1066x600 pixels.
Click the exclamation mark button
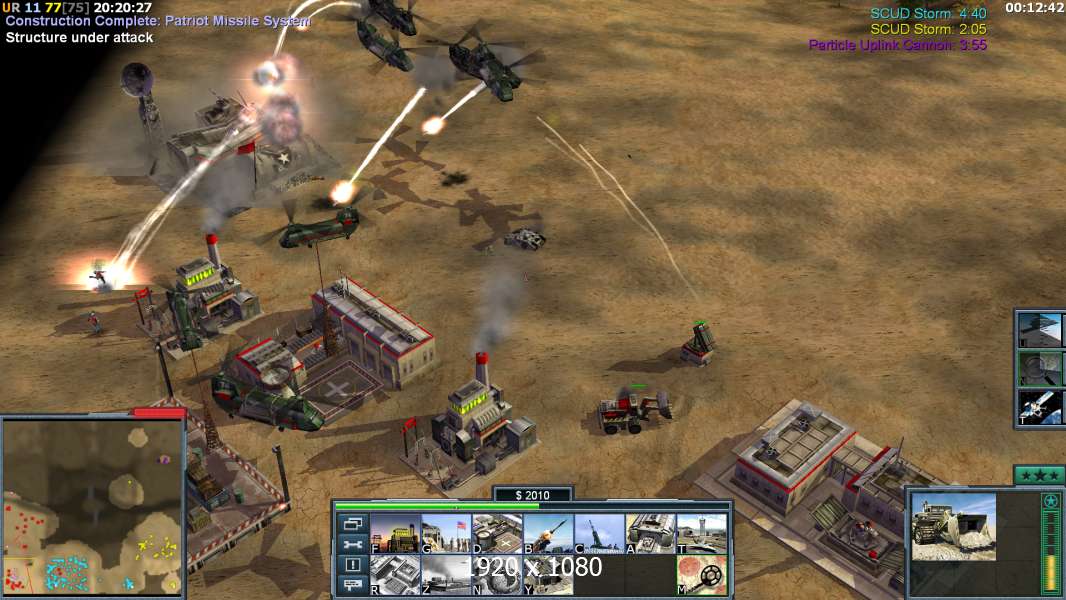[352, 565]
